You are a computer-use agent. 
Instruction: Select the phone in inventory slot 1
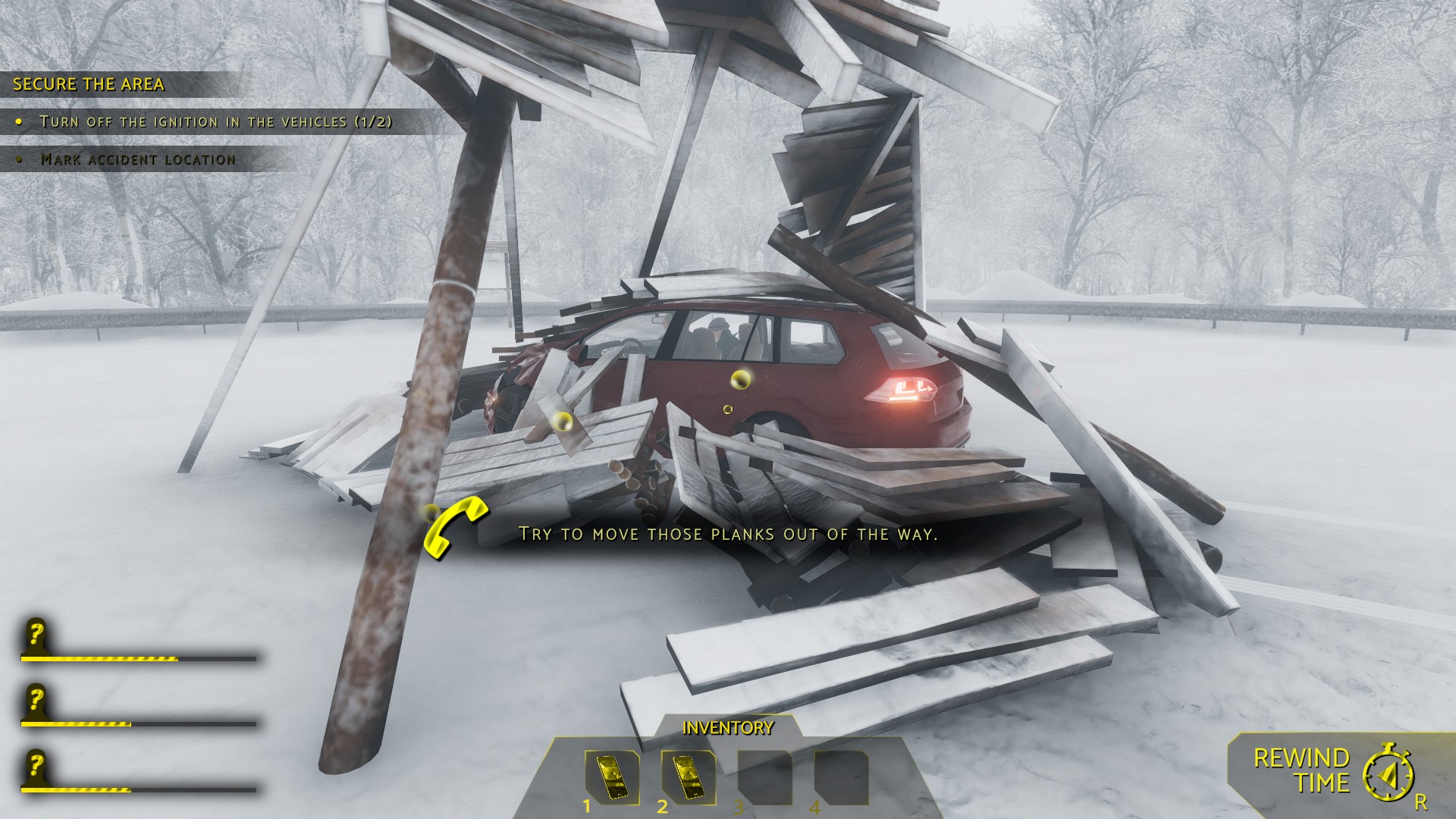[611, 777]
